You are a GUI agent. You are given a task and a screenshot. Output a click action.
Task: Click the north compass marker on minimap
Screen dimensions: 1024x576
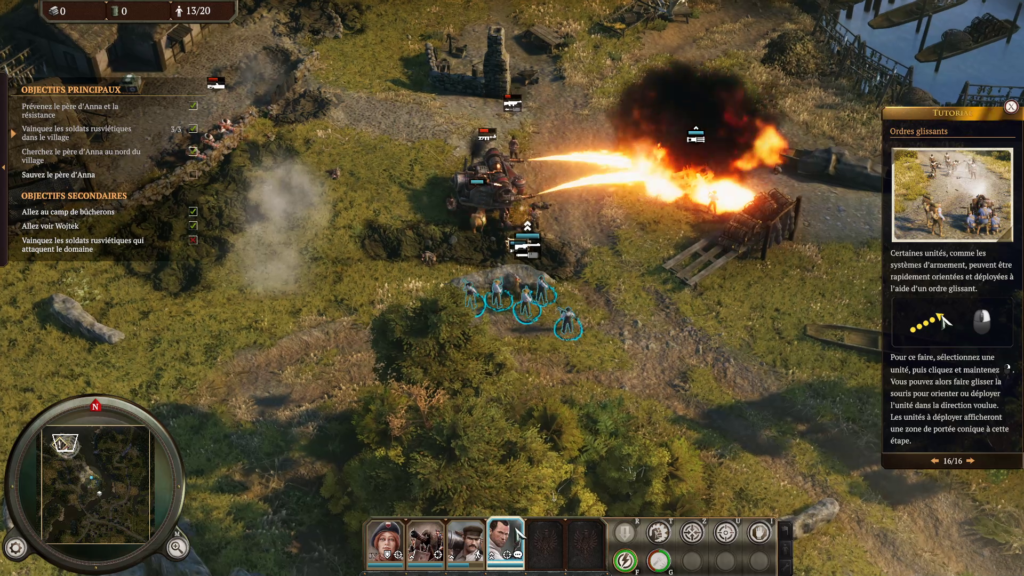95,406
